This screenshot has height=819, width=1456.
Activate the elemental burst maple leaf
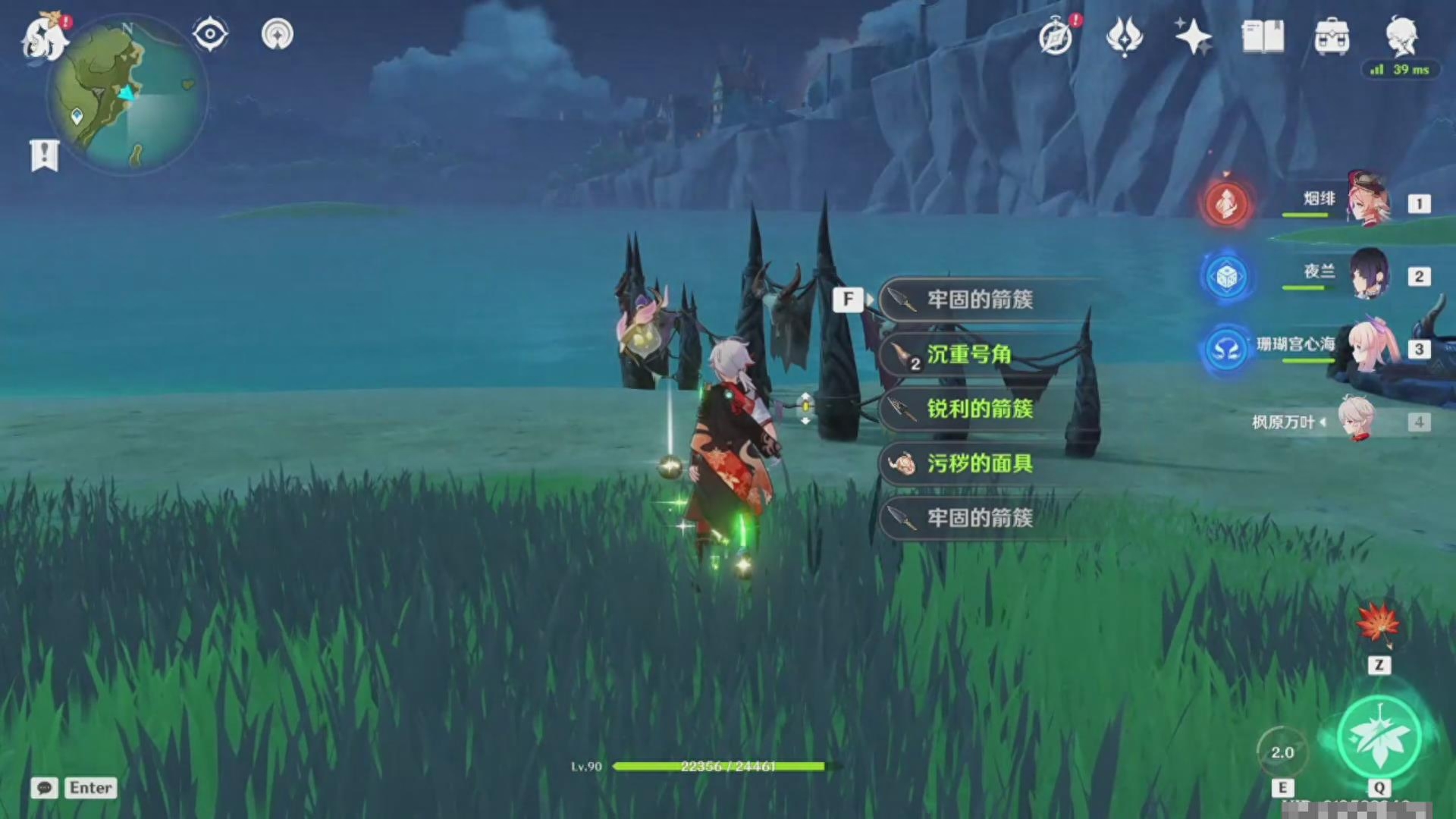pyautogui.click(x=1379, y=737)
